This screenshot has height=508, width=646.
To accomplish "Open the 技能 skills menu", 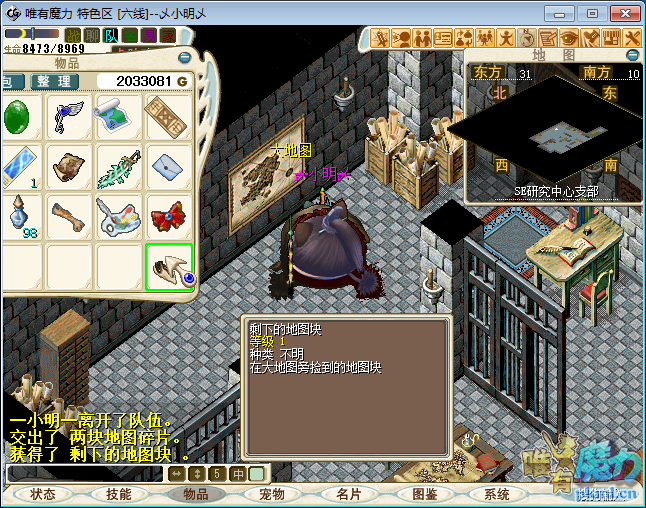I will [x=119, y=494].
